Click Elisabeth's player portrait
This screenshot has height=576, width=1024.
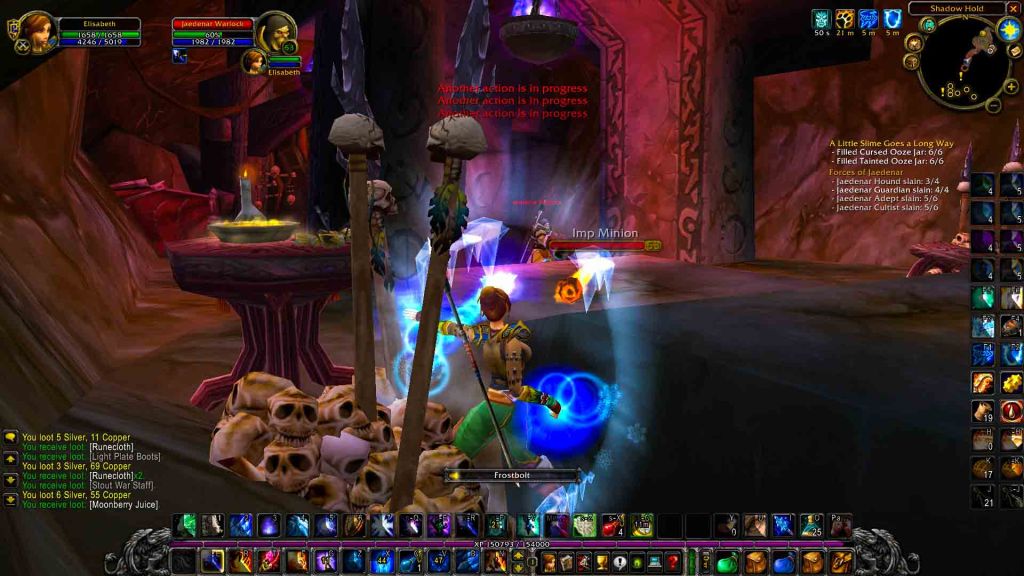pyautogui.click(x=36, y=30)
